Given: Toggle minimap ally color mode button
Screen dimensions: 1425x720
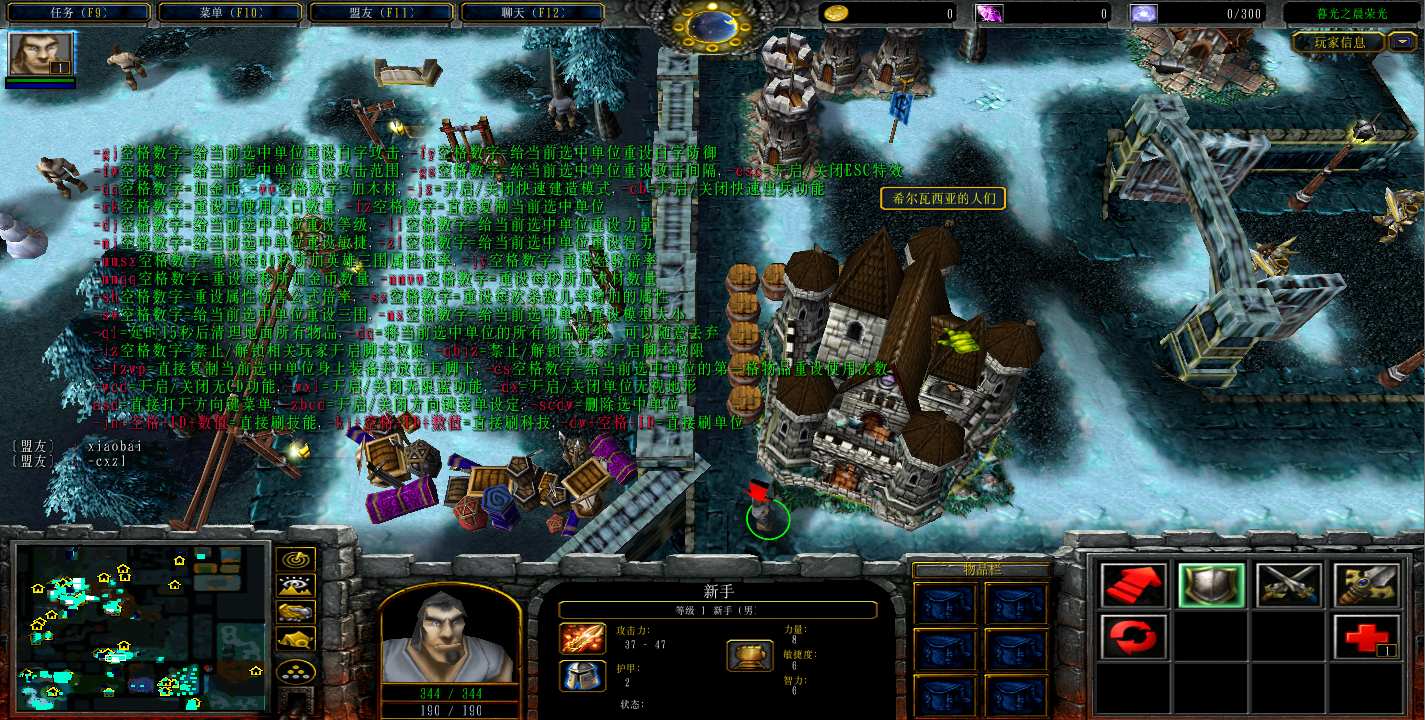Looking at the screenshot, I should pyautogui.click(x=296, y=612).
